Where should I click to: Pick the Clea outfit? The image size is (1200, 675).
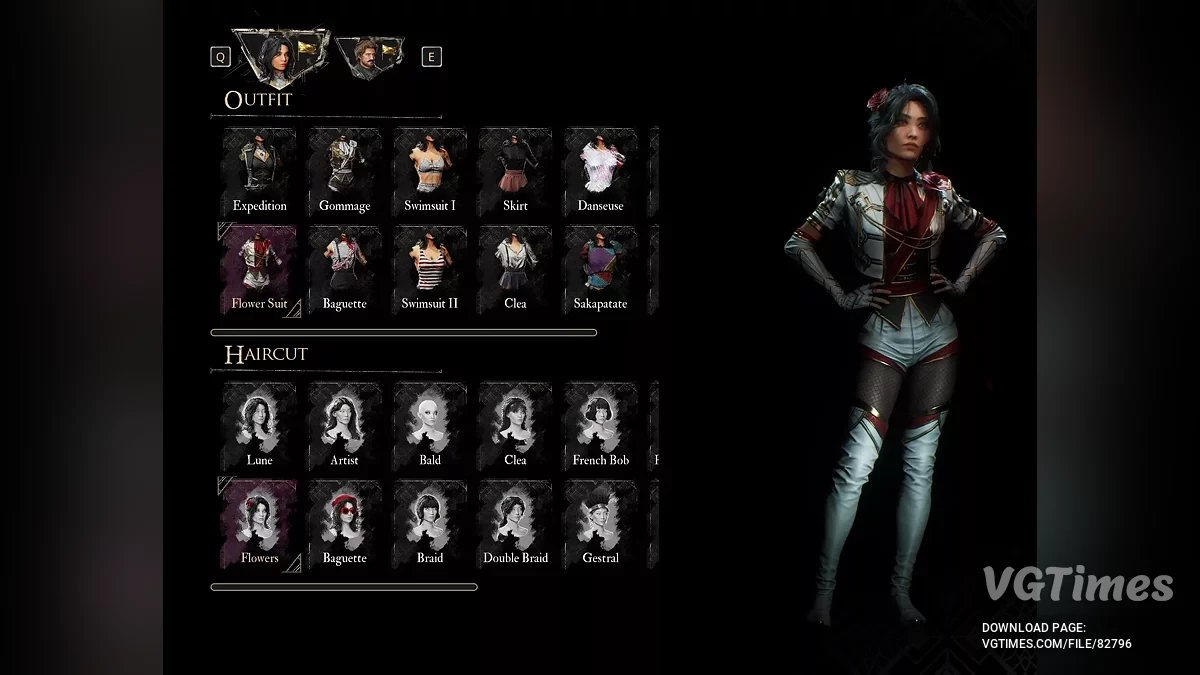point(515,268)
